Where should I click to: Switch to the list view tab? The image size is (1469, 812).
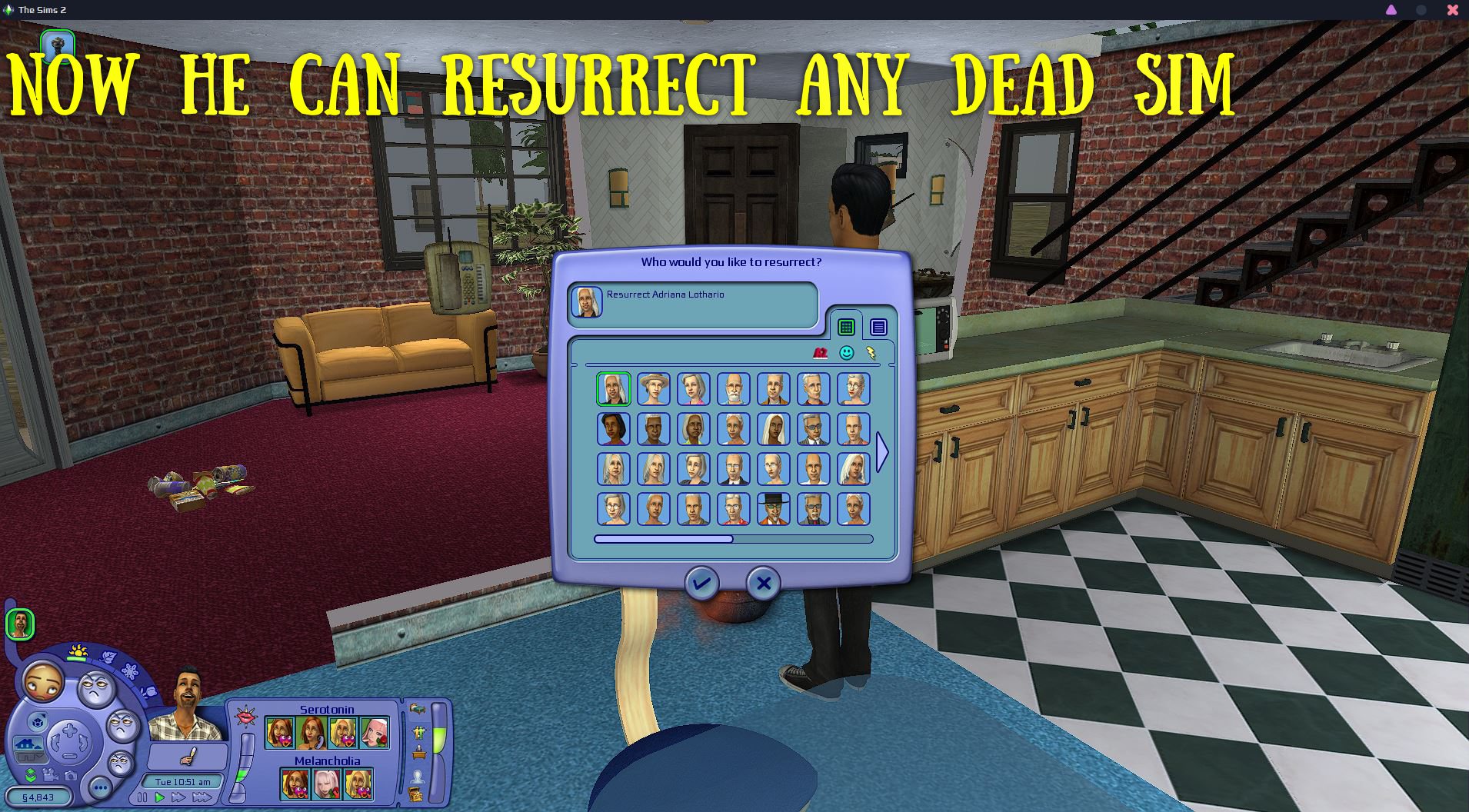[878, 326]
